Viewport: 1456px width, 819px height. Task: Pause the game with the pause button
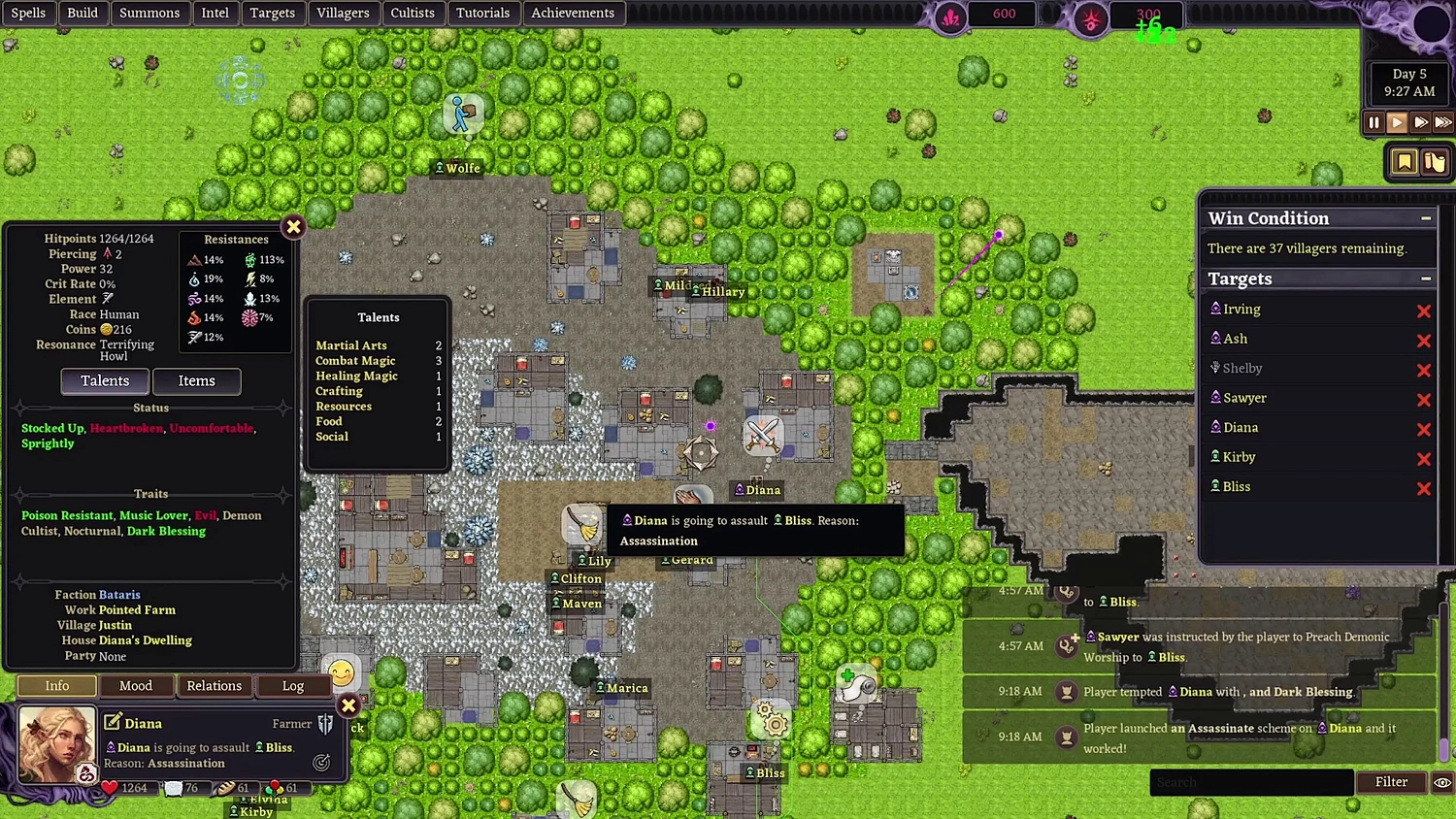click(1374, 122)
